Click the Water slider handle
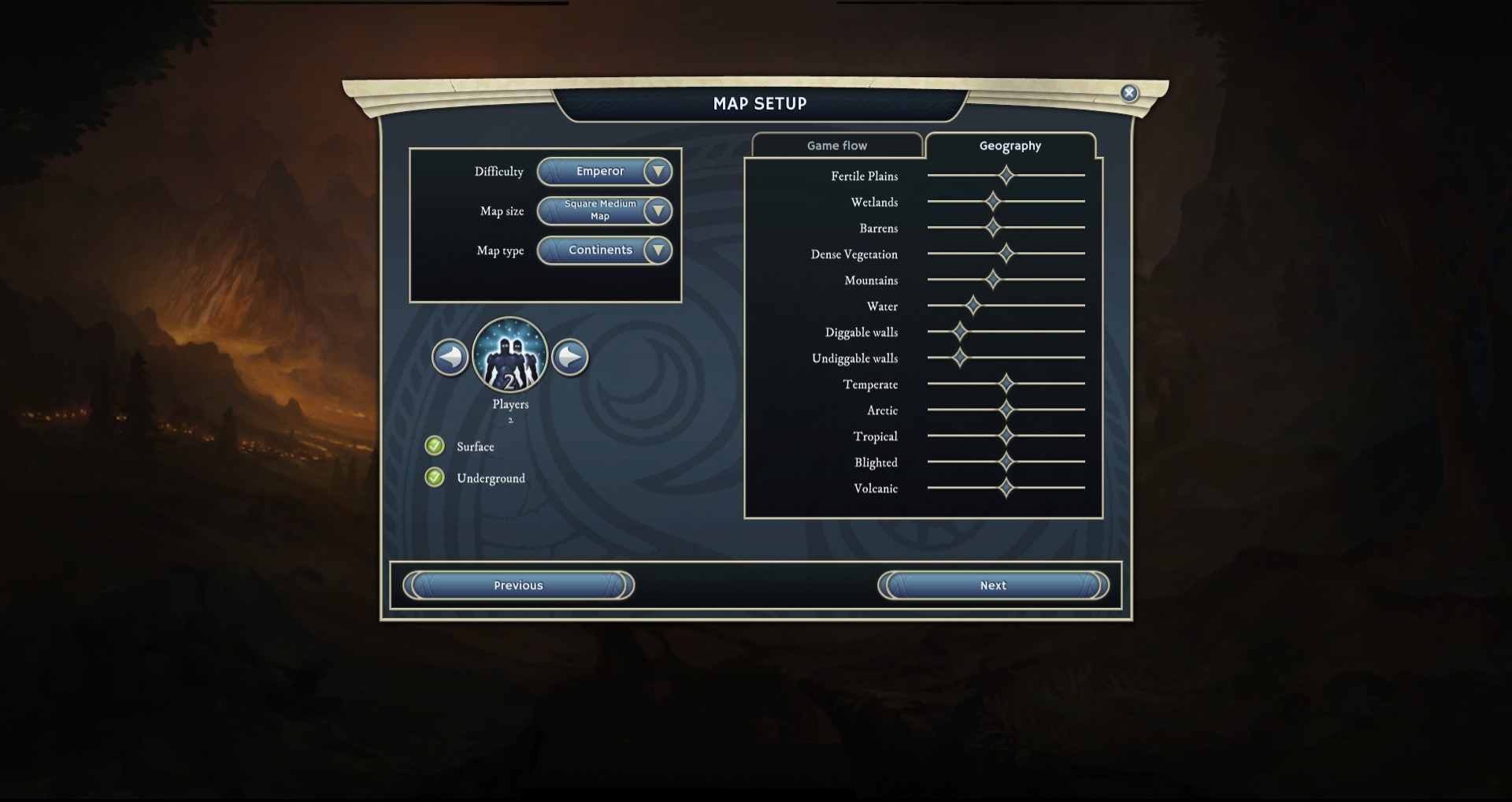The height and width of the screenshot is (802, 1512). (973, 305)
